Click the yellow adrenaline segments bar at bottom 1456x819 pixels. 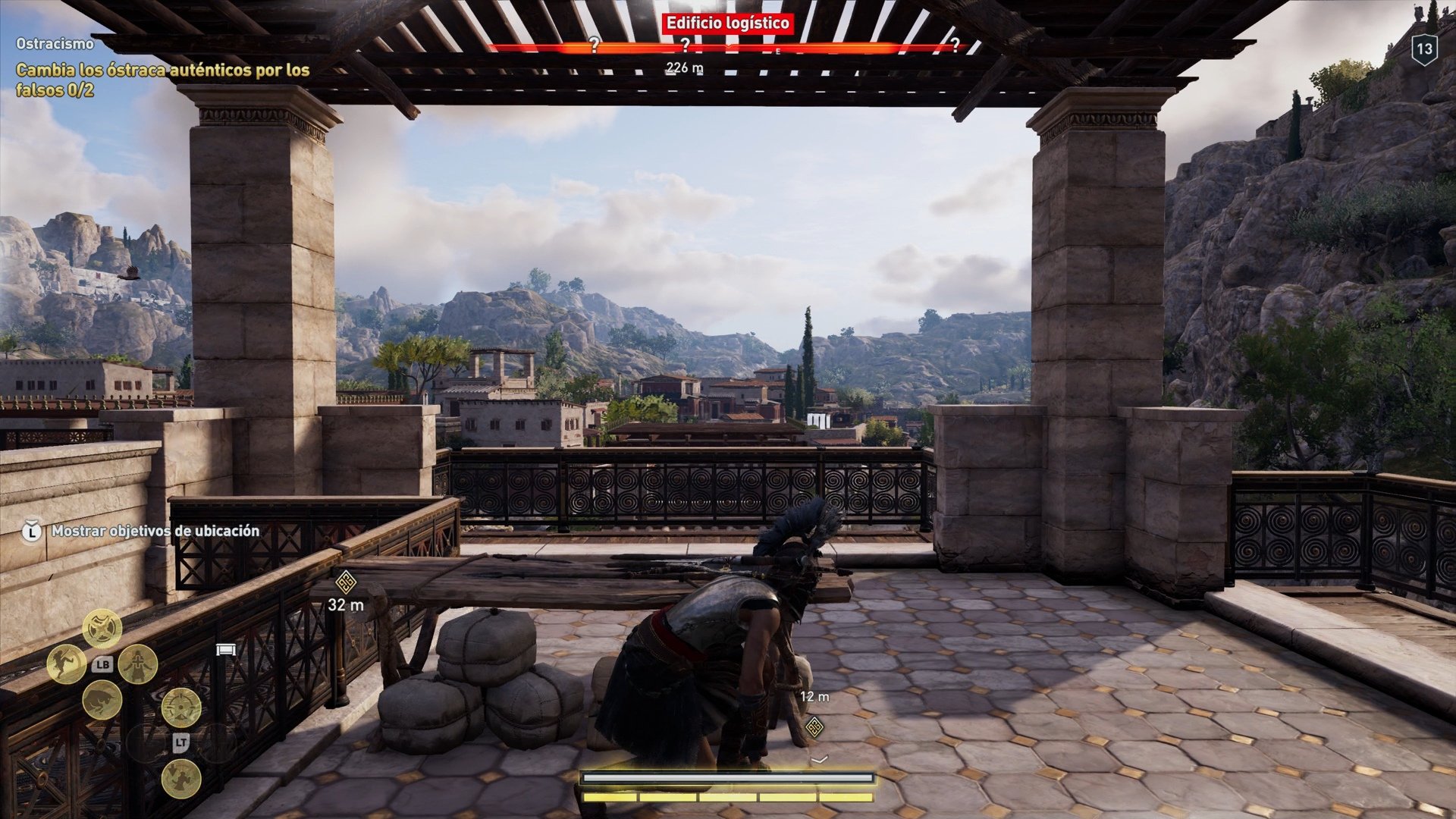tap(728, 799)
